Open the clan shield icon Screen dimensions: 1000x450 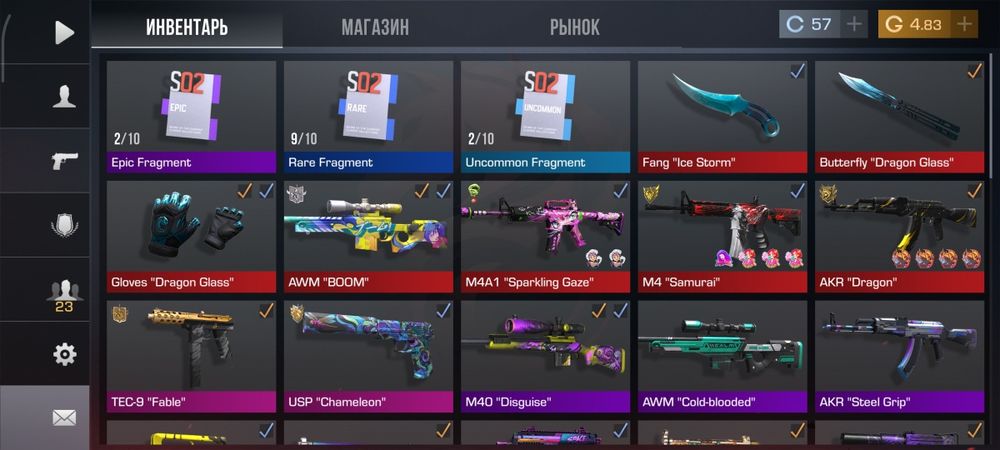tap(64, 225)
